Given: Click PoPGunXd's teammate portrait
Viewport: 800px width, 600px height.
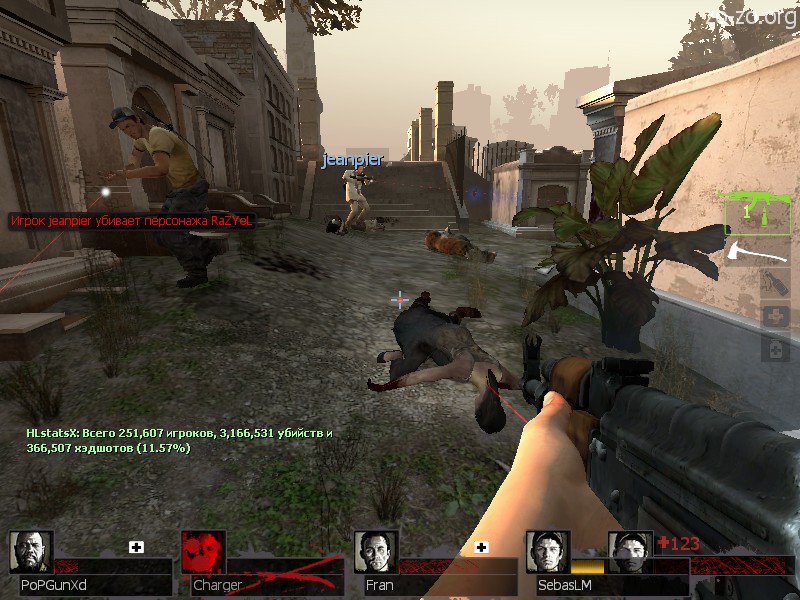Looking at the screenshot, I should pos(31,553).
